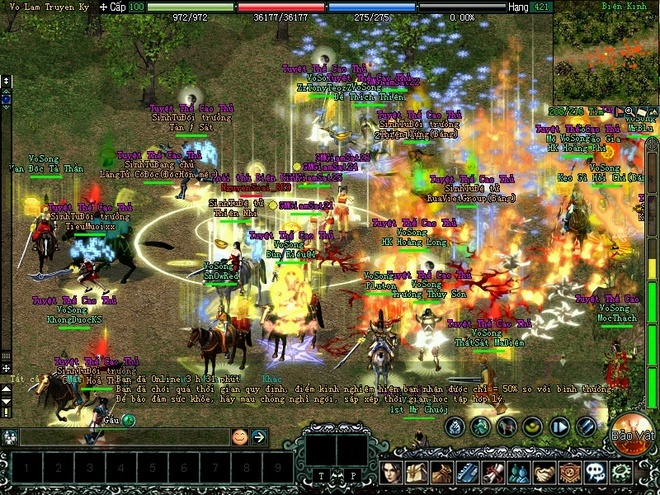Click the blue sword round icon

[x=586, y=427]
